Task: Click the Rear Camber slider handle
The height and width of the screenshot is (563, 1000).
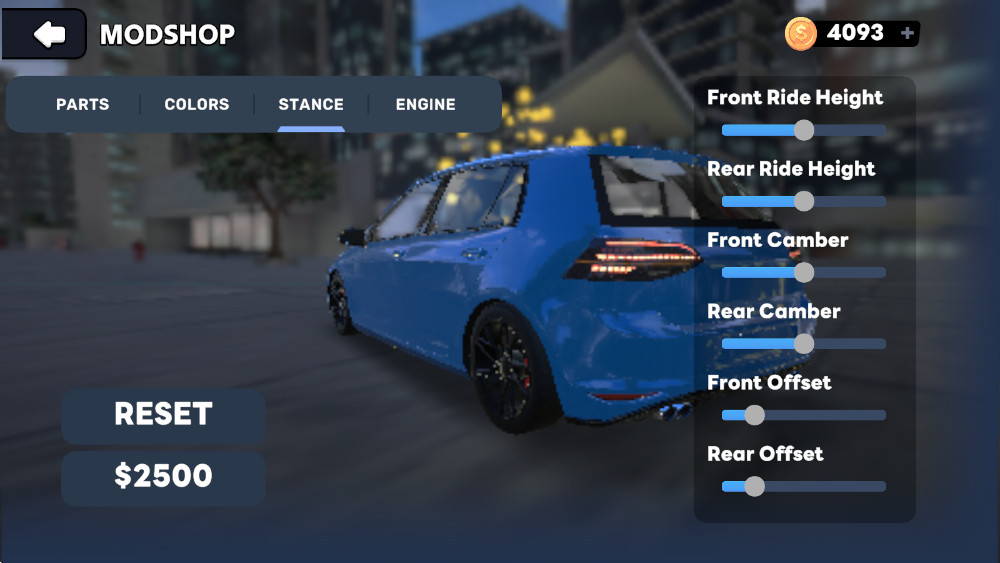Action: point(804,344)
